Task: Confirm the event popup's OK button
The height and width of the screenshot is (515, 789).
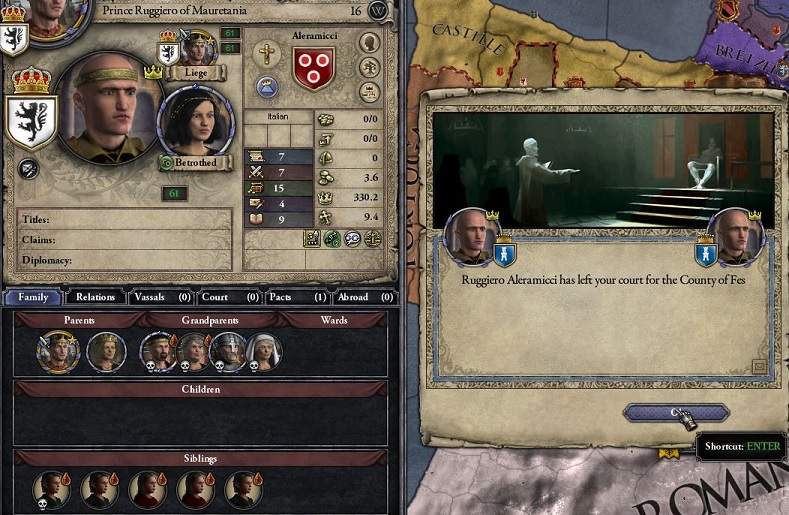Action: pyautogui.click(x=675, y=412)
